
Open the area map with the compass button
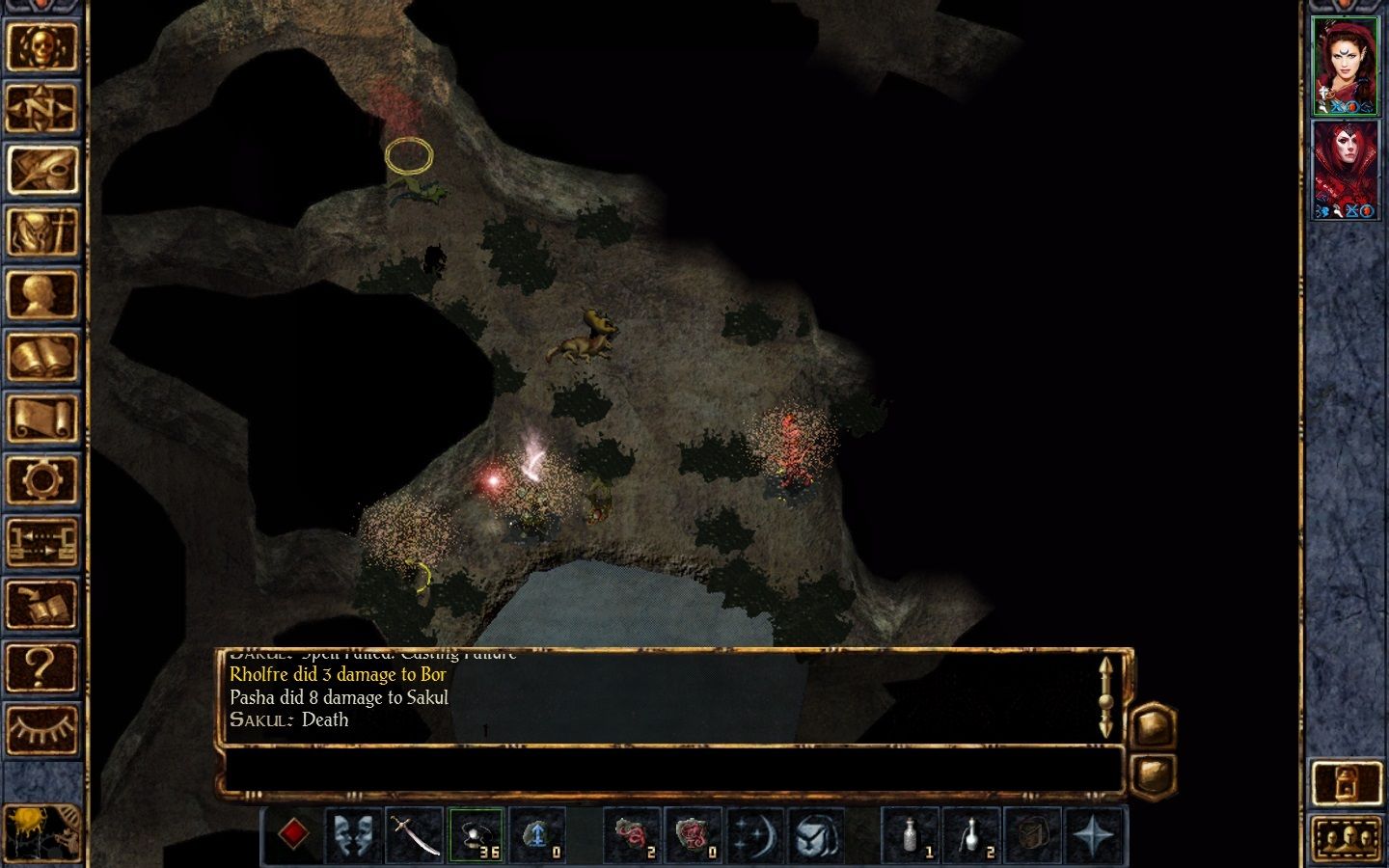[41, 108]
